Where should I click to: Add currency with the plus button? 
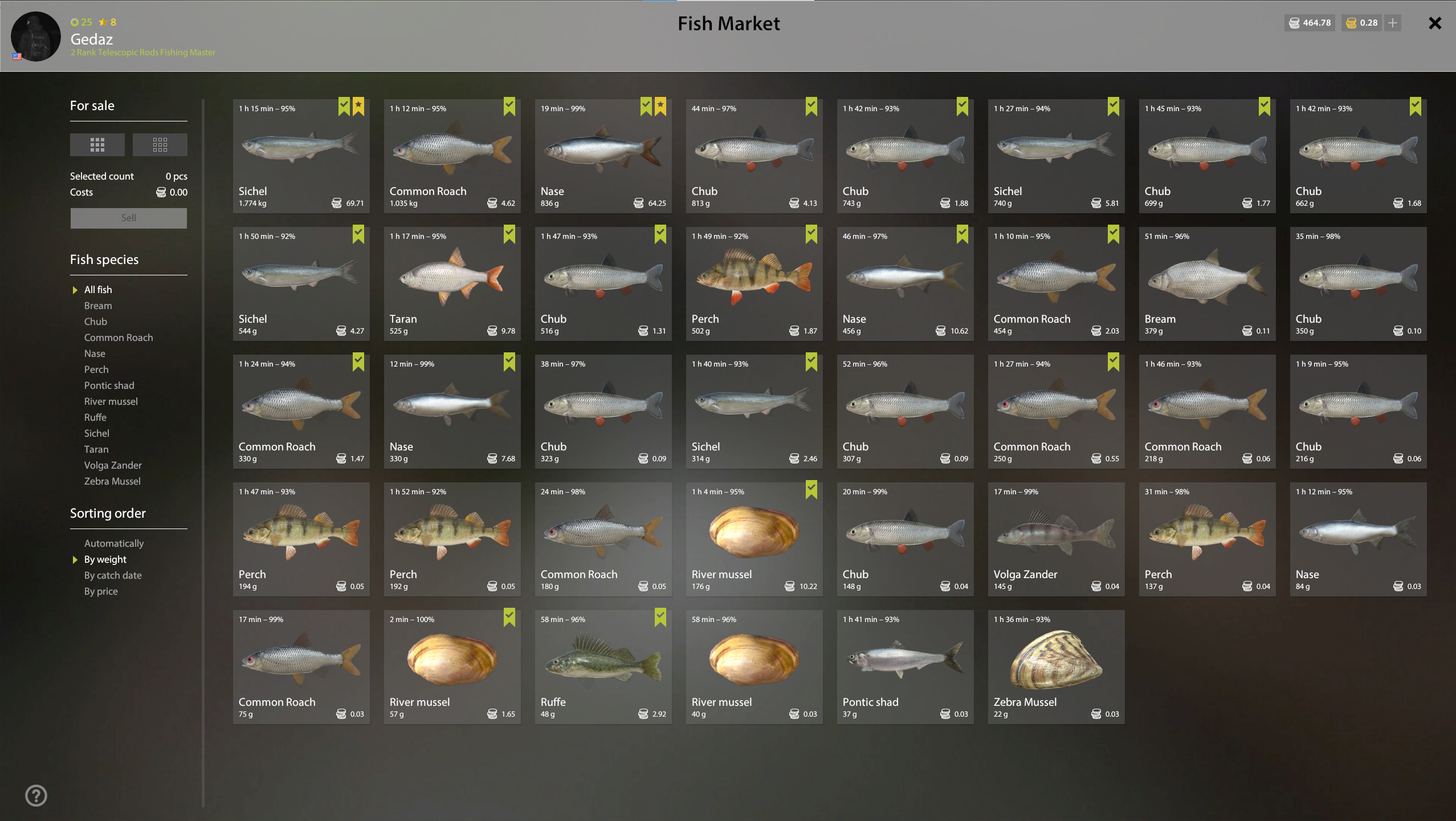coord(1393,23)
